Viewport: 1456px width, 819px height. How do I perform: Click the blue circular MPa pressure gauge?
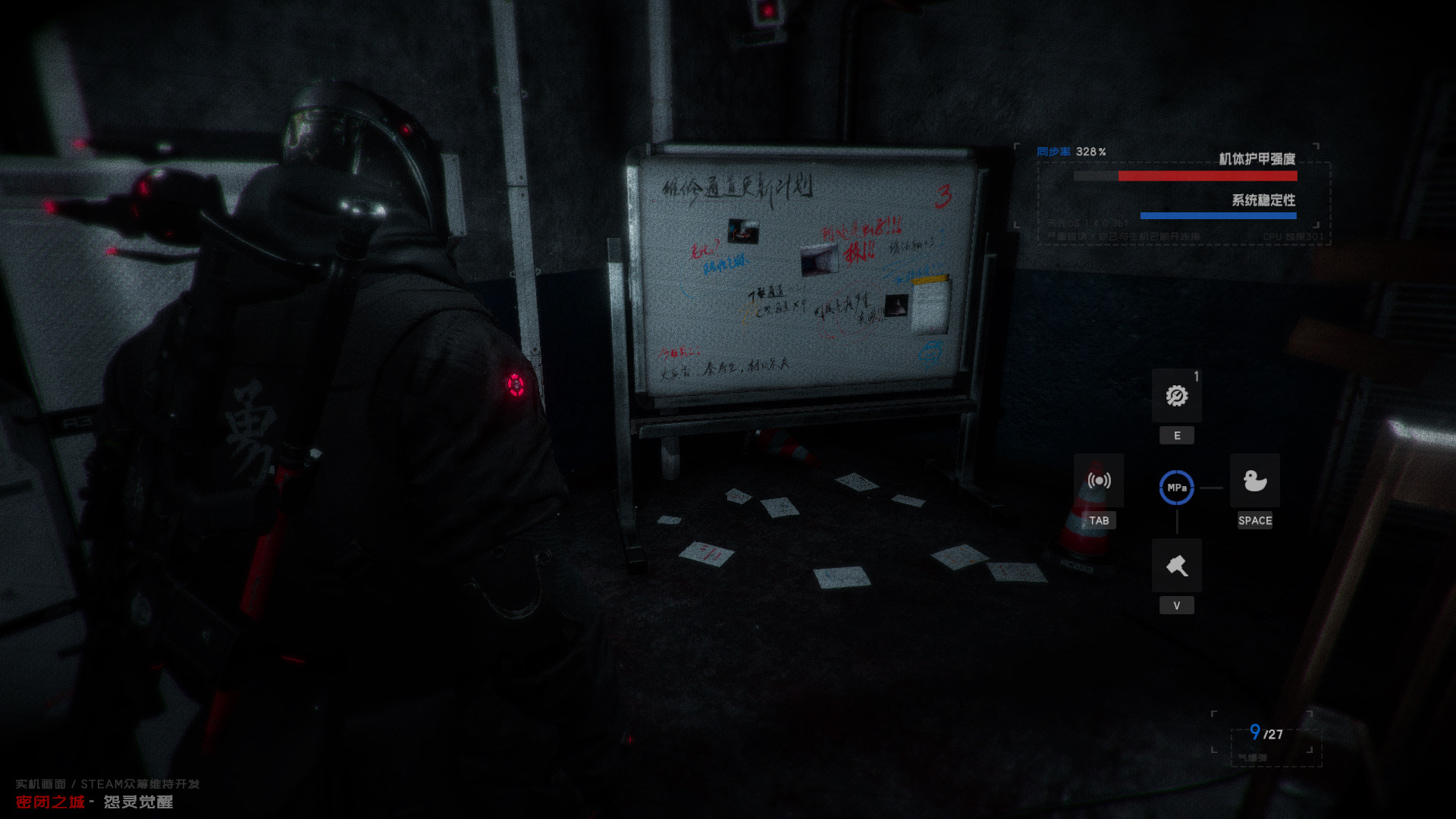click(1176, 488)
